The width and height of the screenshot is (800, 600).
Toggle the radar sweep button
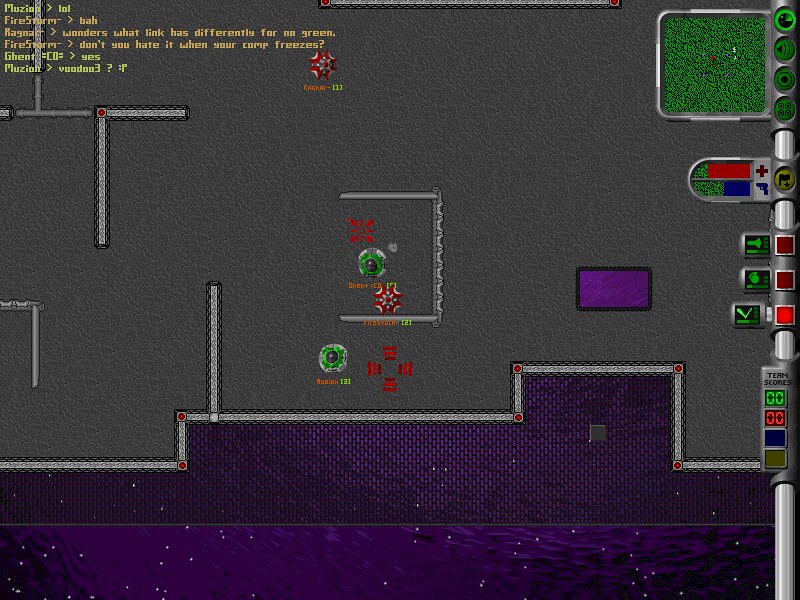[786, 19]
